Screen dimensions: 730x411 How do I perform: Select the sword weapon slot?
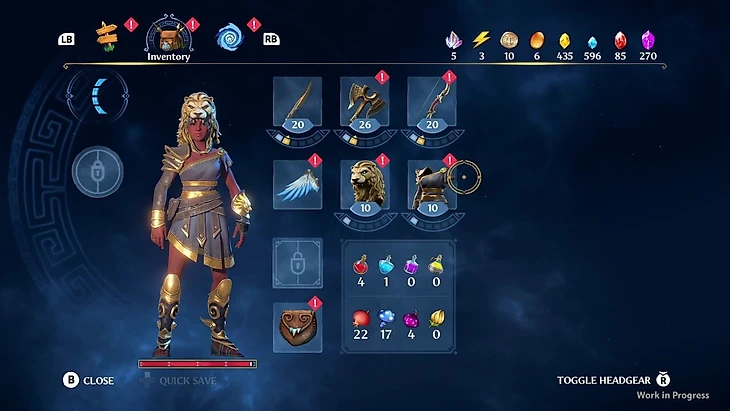[297, 102]
